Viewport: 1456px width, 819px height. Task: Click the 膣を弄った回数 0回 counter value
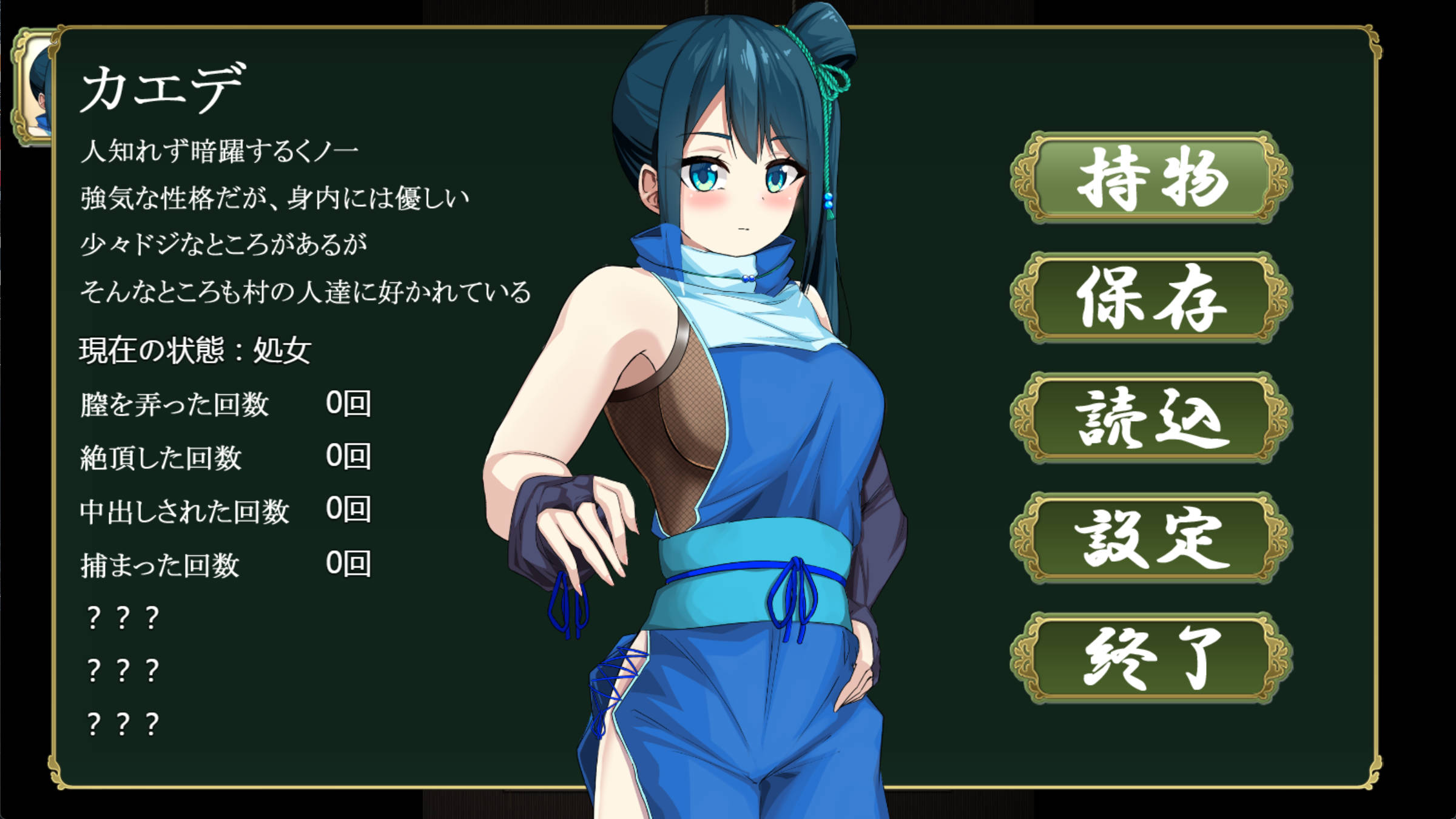pyautogui.click(x=350, y=405)
